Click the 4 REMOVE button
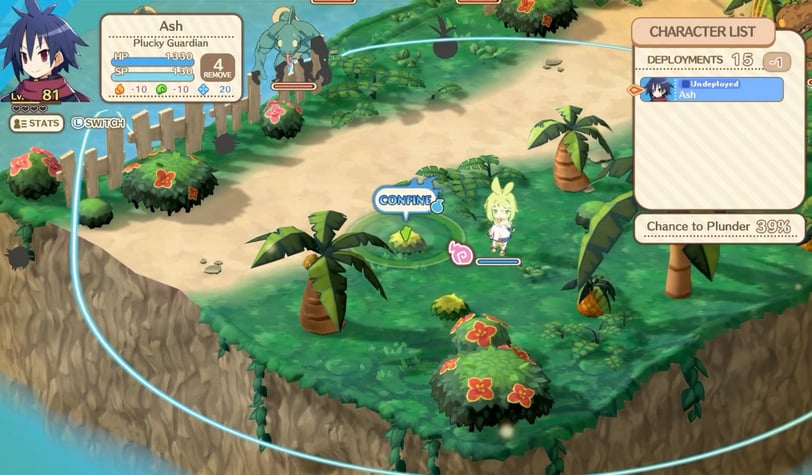This screenshot has width=812, height=475. (x=217, y=68)
